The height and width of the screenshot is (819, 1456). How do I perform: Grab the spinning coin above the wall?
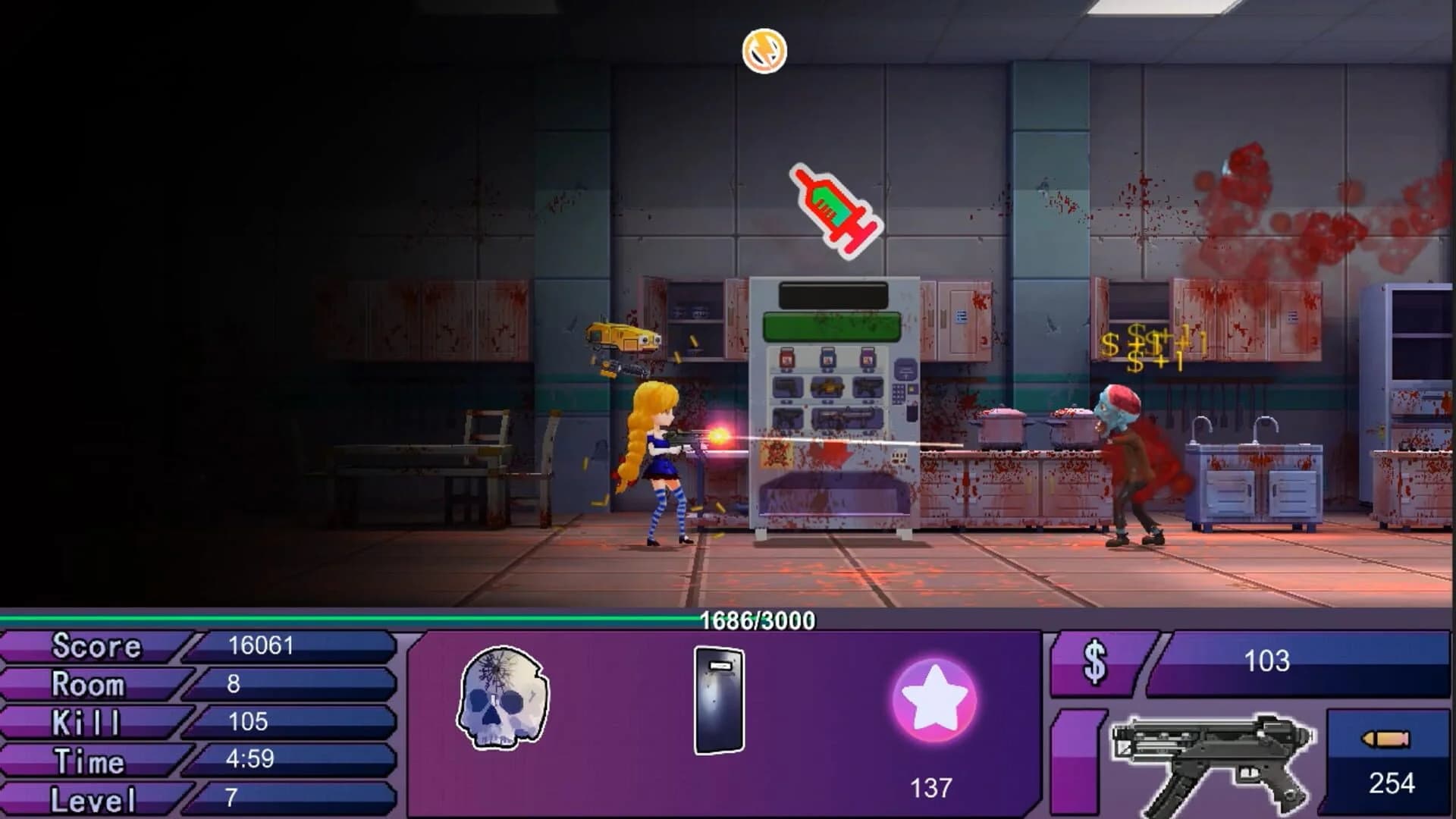coord(764,53)
